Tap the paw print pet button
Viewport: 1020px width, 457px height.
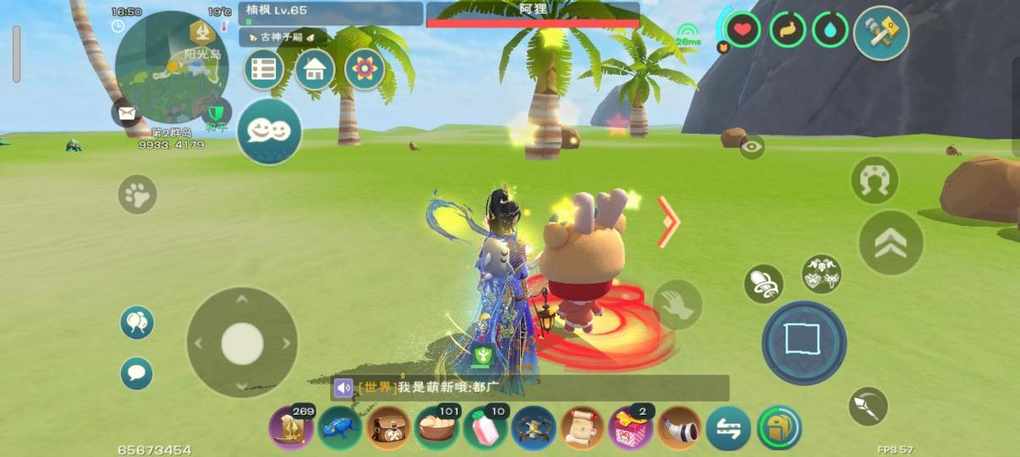[x=138, y=194]
